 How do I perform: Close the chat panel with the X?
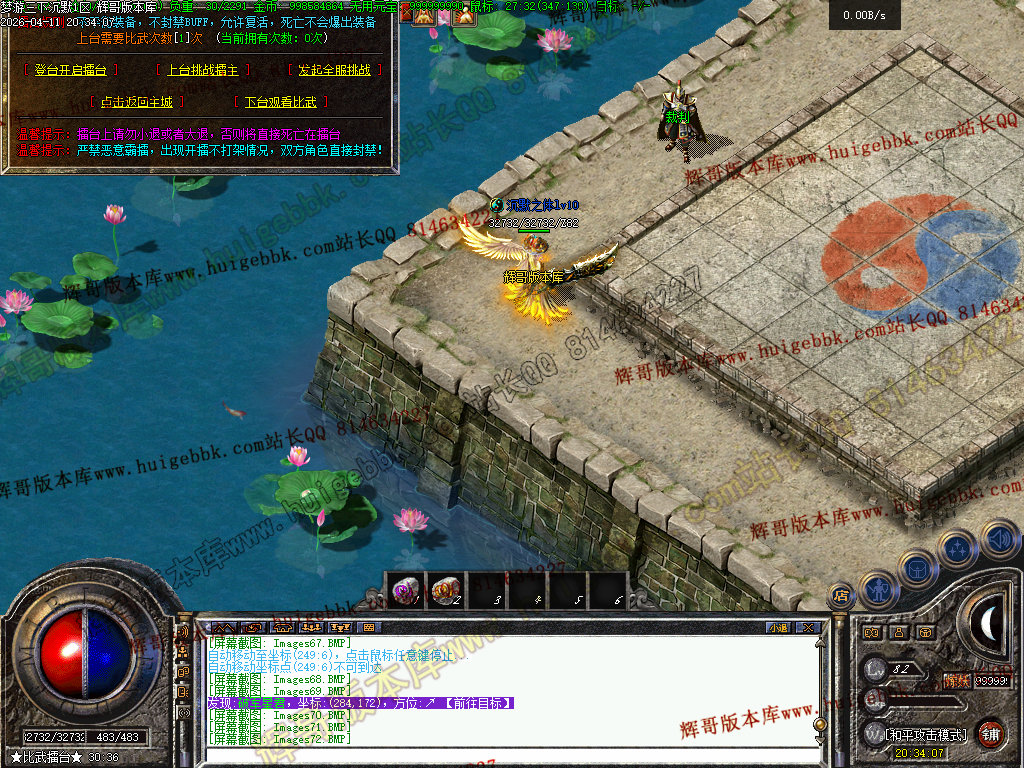[808, 628]
